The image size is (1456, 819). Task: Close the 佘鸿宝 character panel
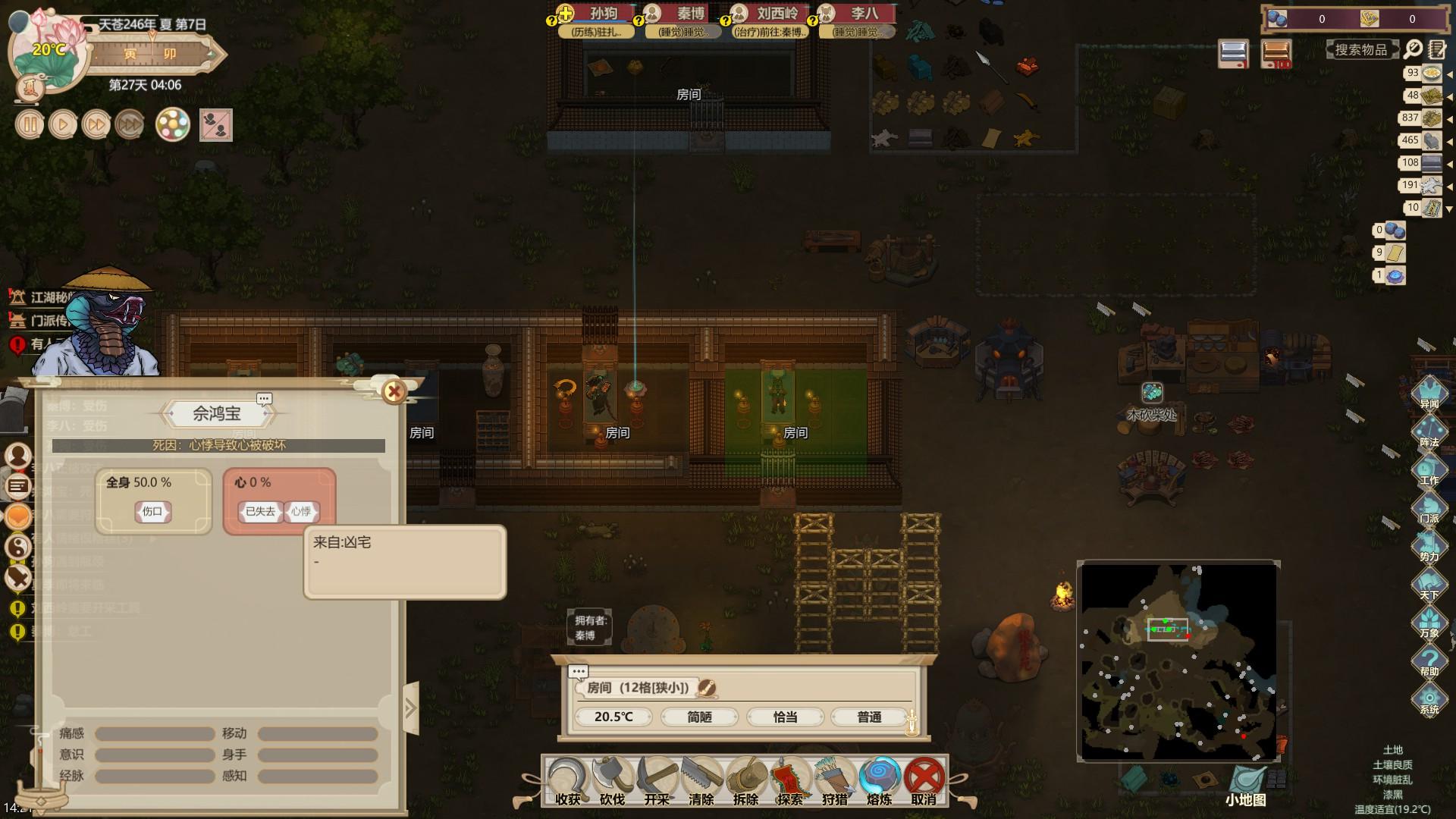[x=394, y=391]
